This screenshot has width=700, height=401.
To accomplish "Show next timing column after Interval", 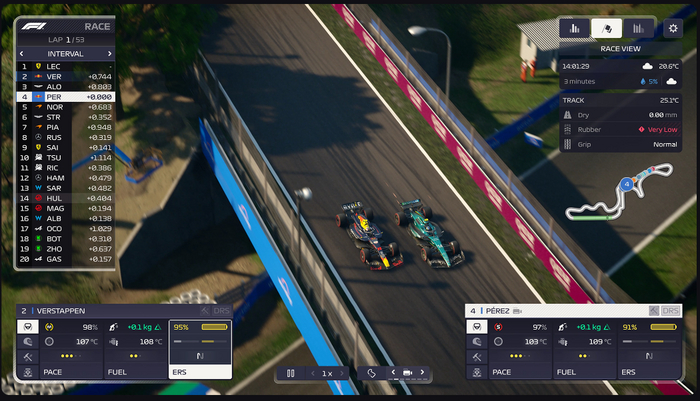I will (x=107, y=53).
